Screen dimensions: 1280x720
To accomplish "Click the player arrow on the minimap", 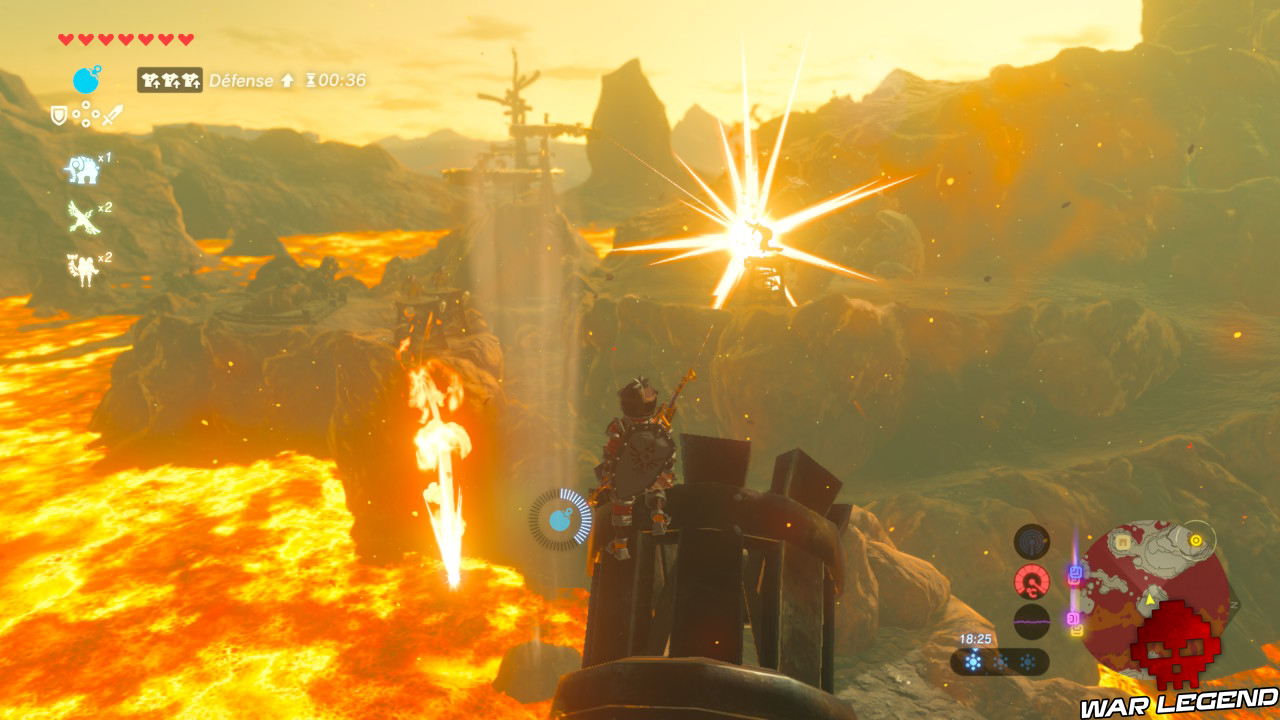I will click(1149, 598).
